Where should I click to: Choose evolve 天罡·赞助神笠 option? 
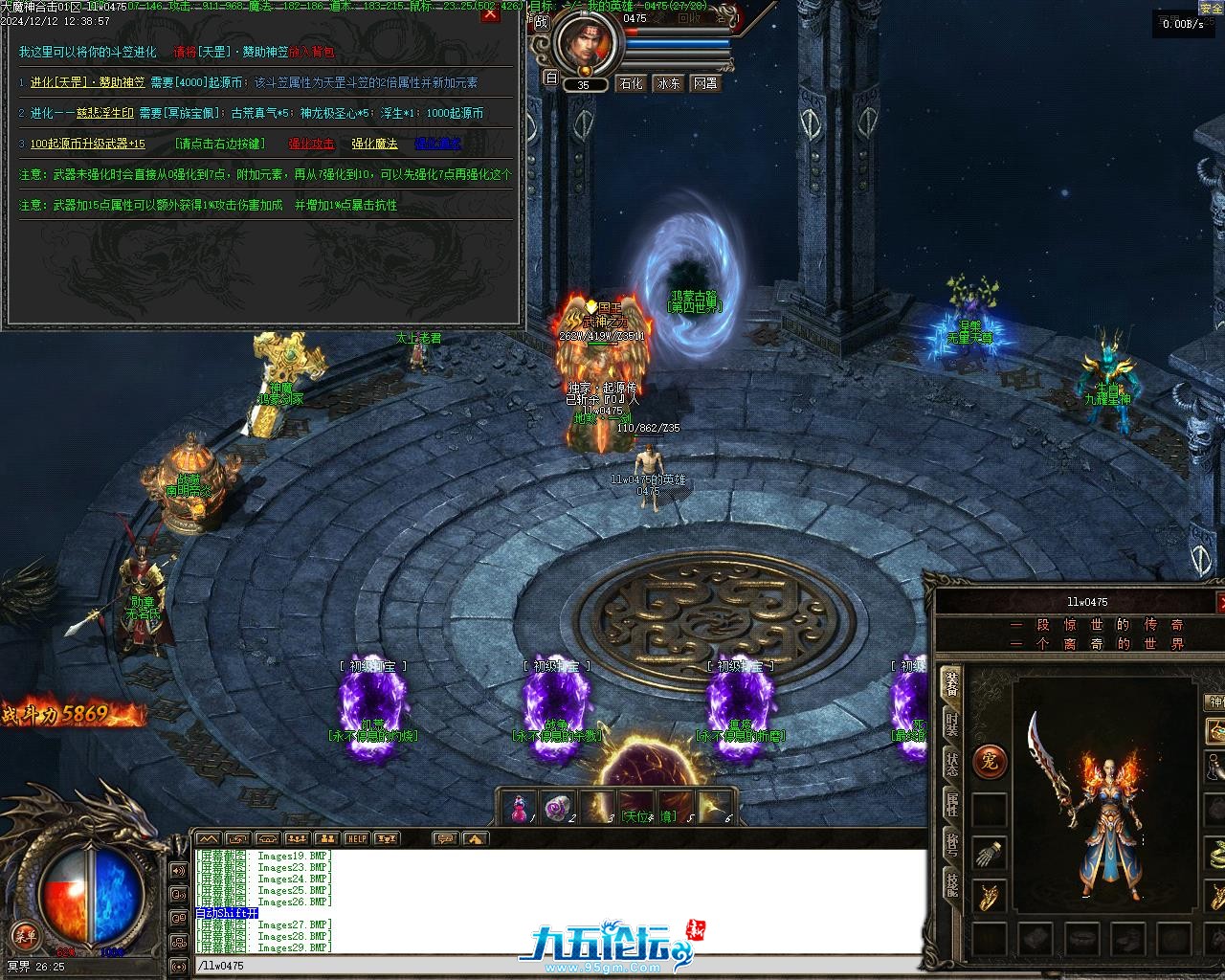click(x=87, y=83)
